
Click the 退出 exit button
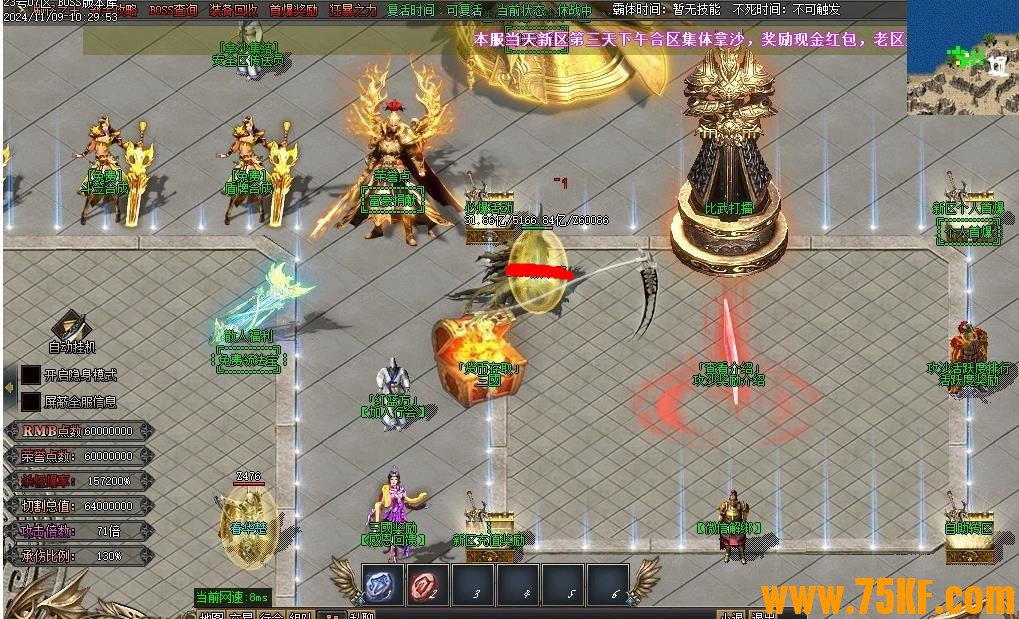click(764, 614)
